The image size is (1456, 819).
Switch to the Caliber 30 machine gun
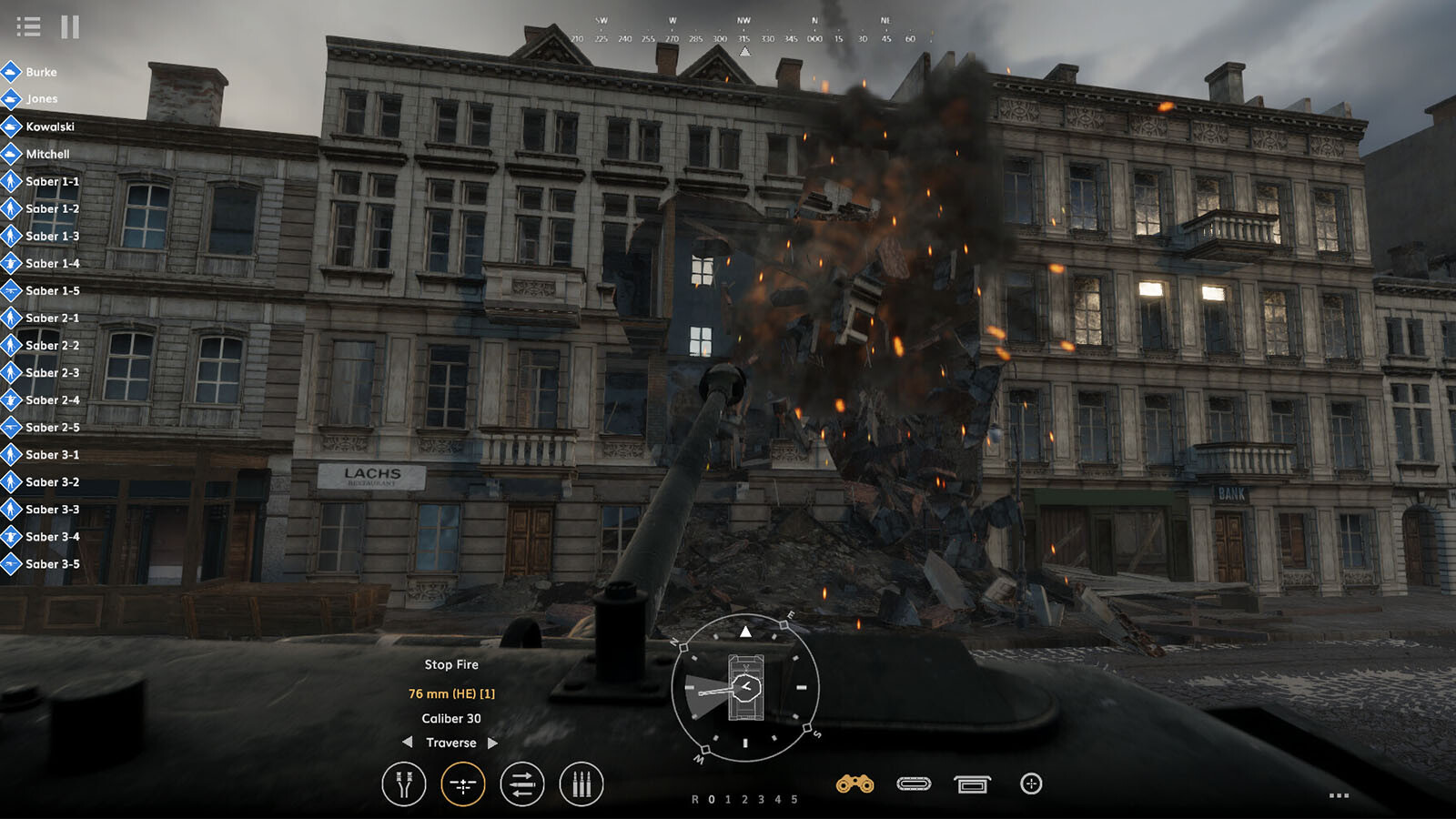click(451, 718)
